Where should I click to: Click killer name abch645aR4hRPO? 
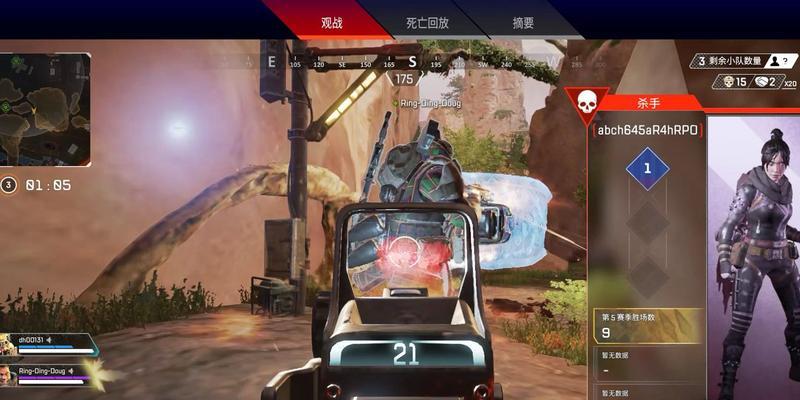click(x=647, y=130)
